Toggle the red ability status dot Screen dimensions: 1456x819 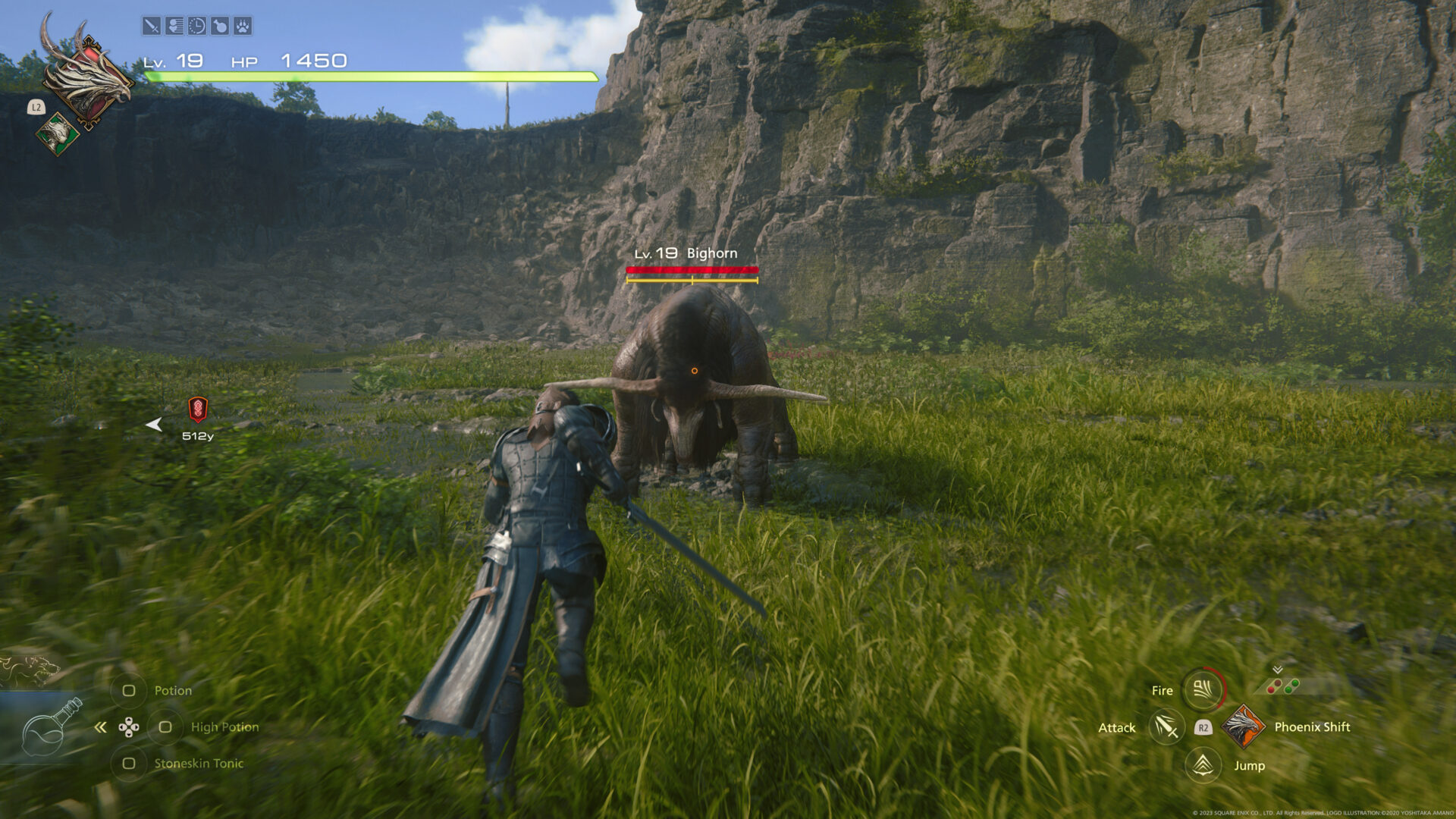(x=1271, y=690)
